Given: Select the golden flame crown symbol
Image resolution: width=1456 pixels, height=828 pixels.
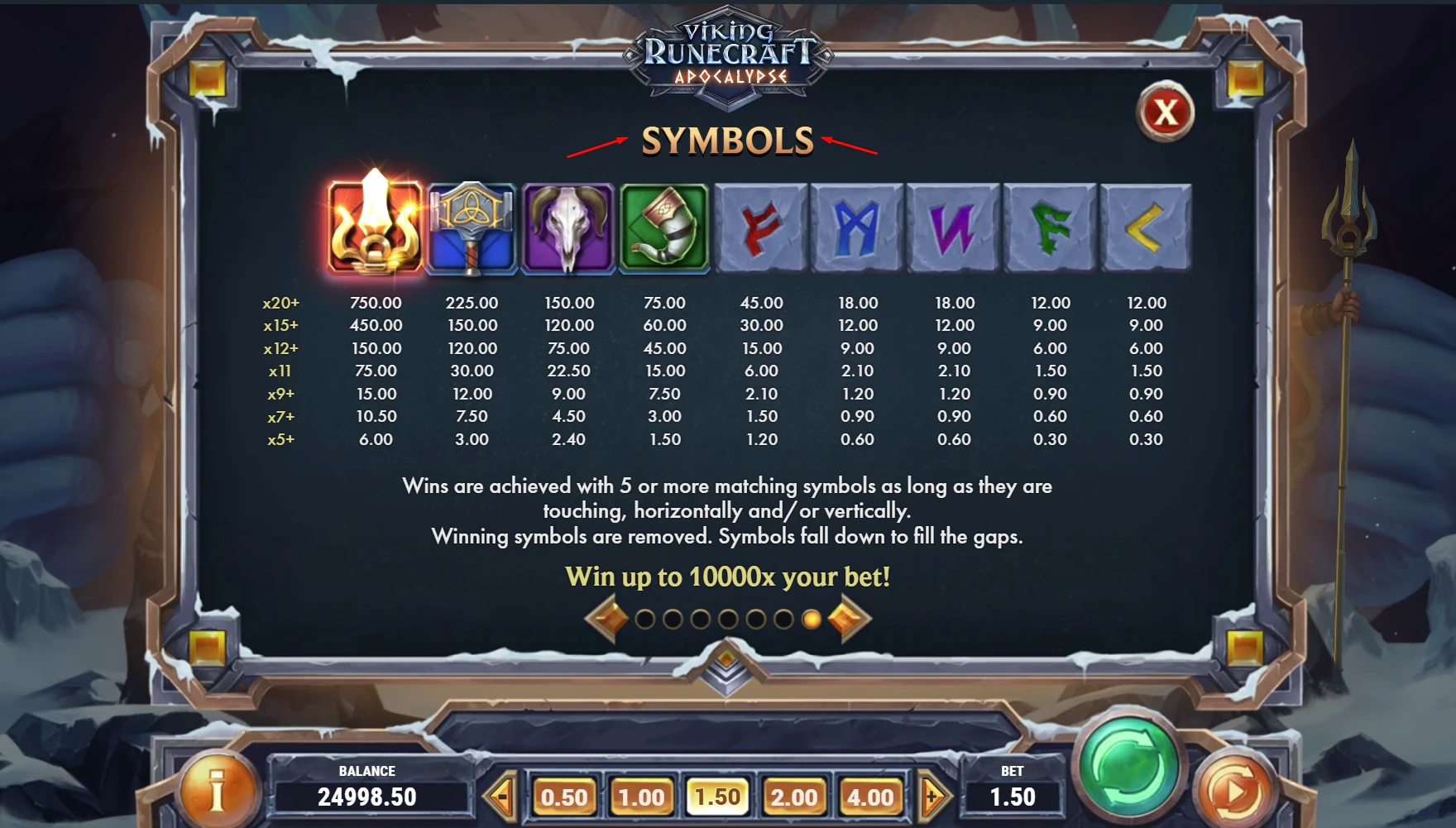Looking at the screenshot, I should (x=374, y=225).
